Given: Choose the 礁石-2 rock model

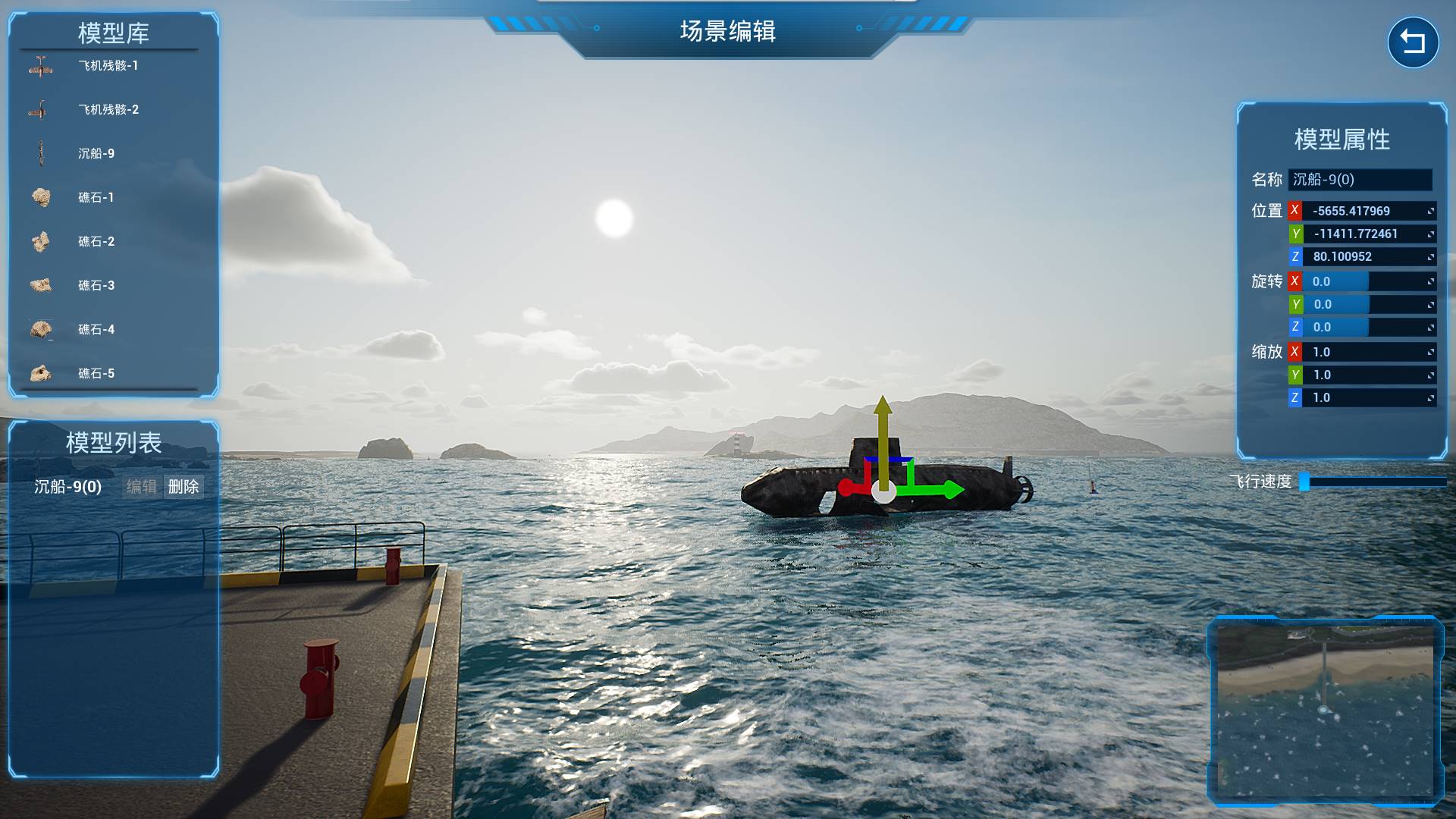Looking at the screenshot, I should [96, 242].
